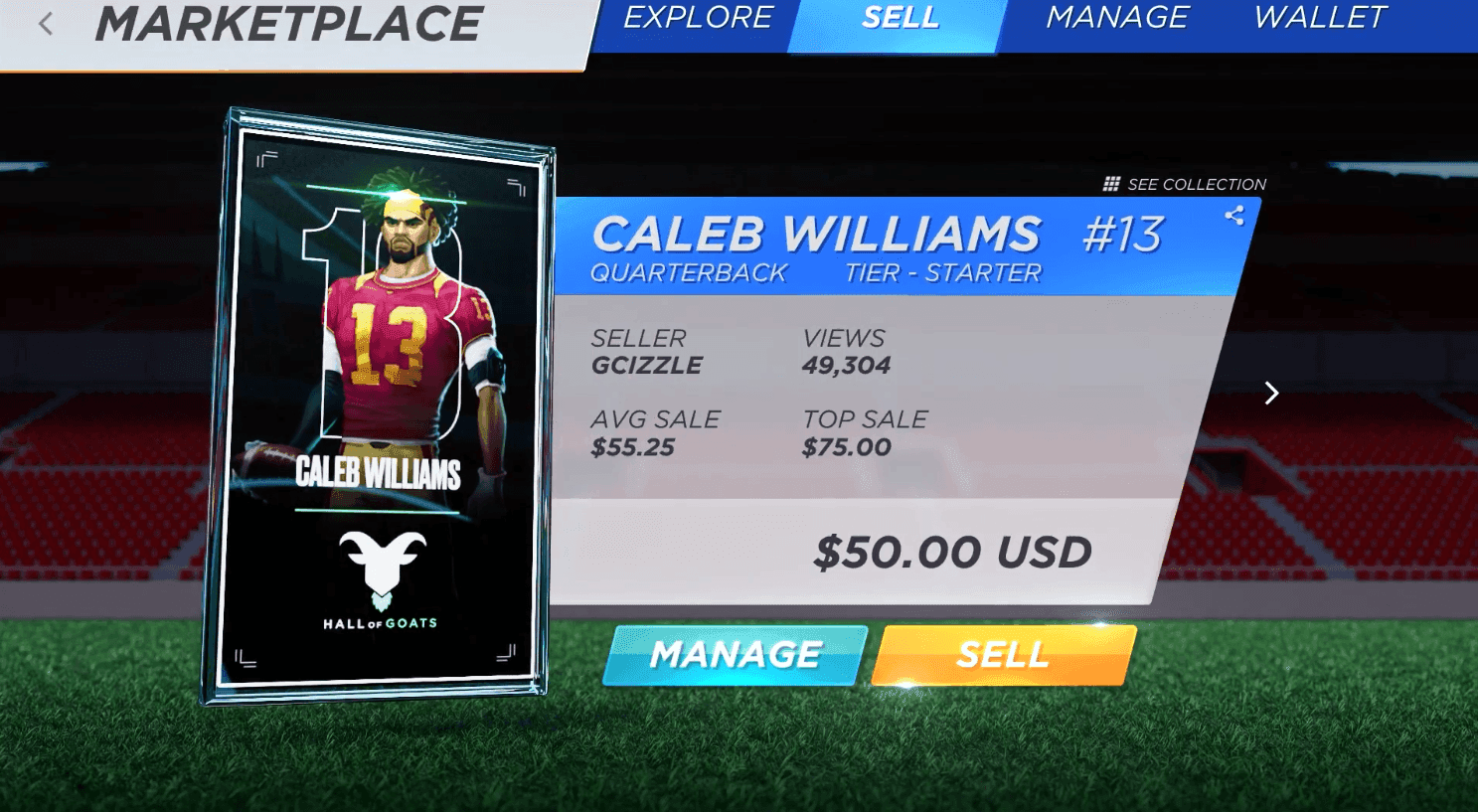Go to the WALLET tab

(x=1319, y=18)
